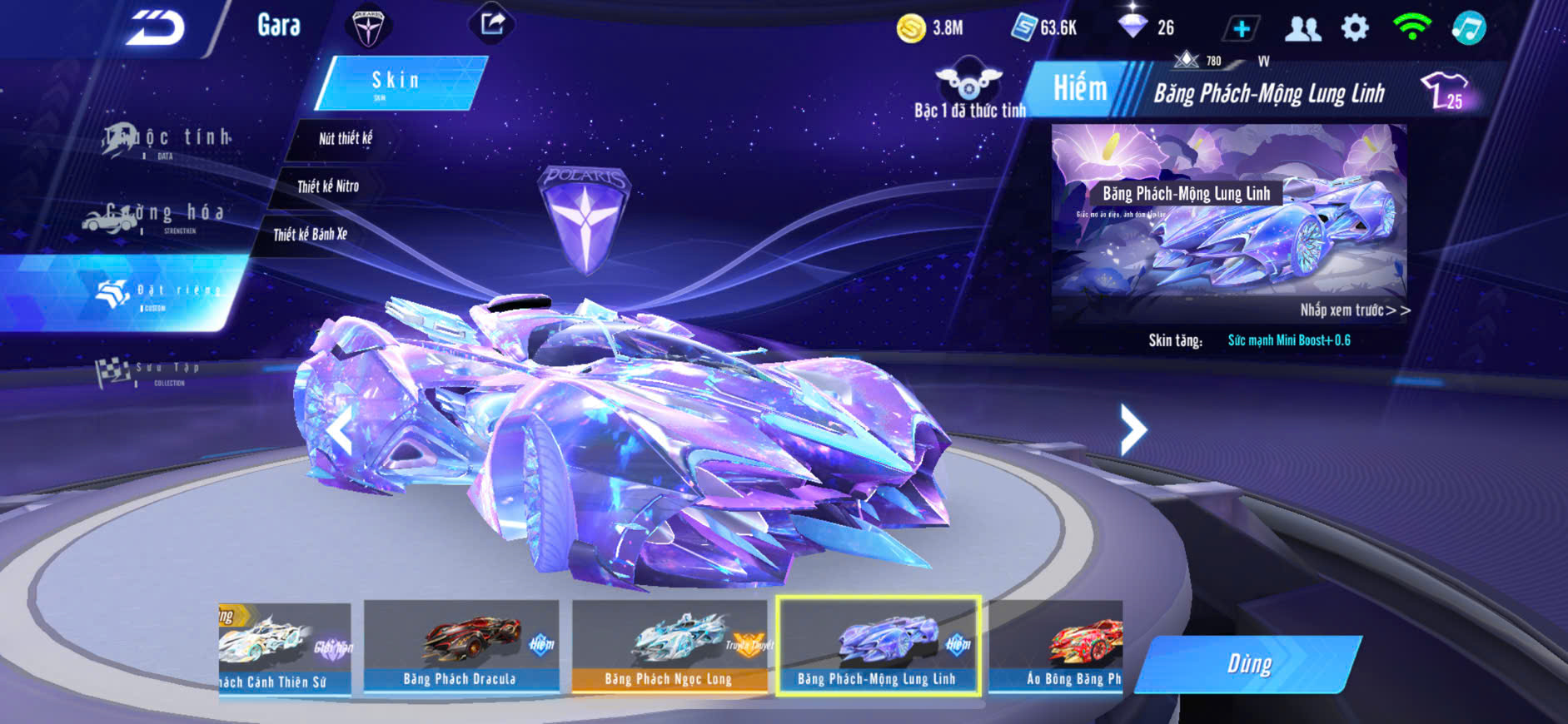Open Thiết kế Bánh Xe wheel design
Screen dimensions: 1568x724
pos(311,235)
